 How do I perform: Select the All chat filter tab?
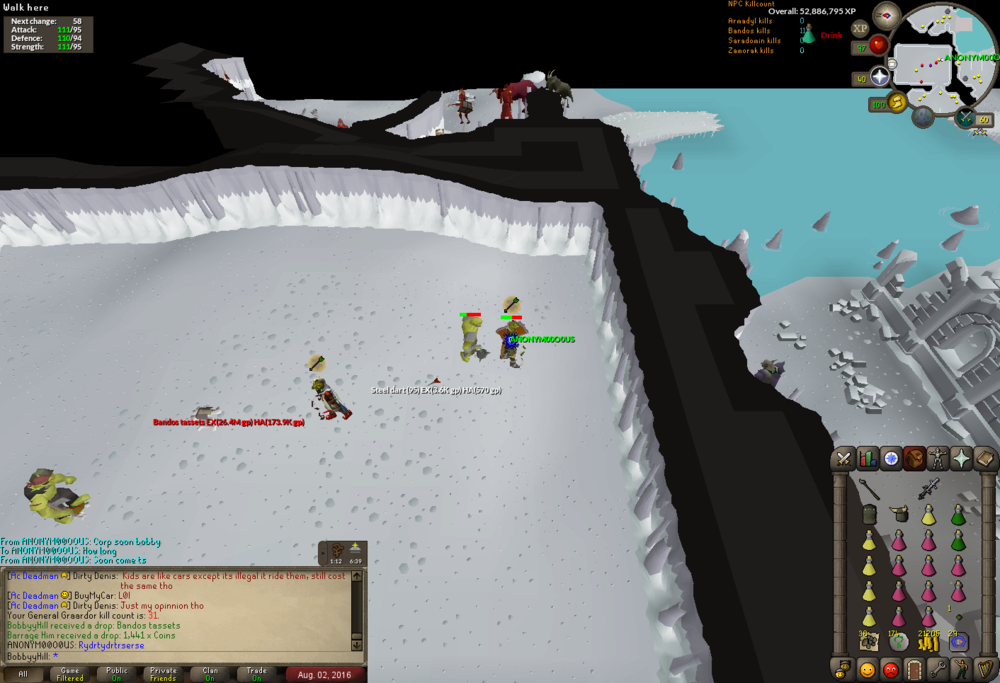click(22, 674)
